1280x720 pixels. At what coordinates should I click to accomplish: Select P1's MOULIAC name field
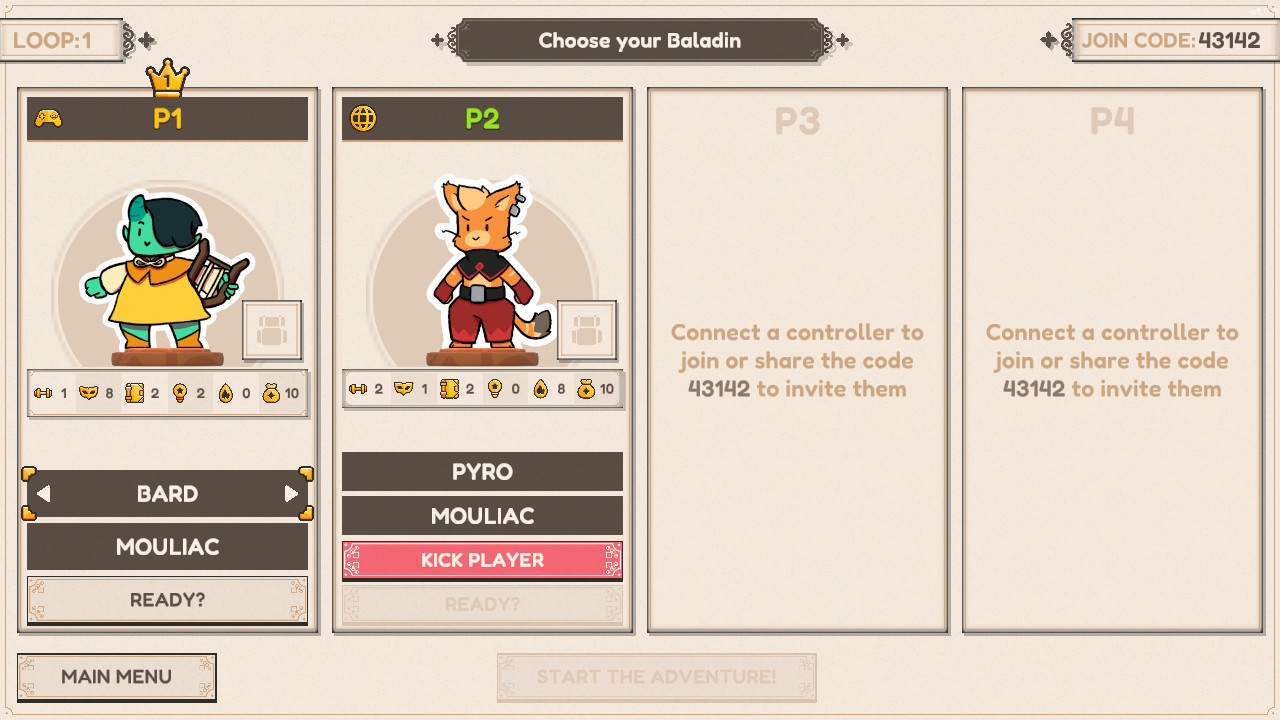pos(167,547)
